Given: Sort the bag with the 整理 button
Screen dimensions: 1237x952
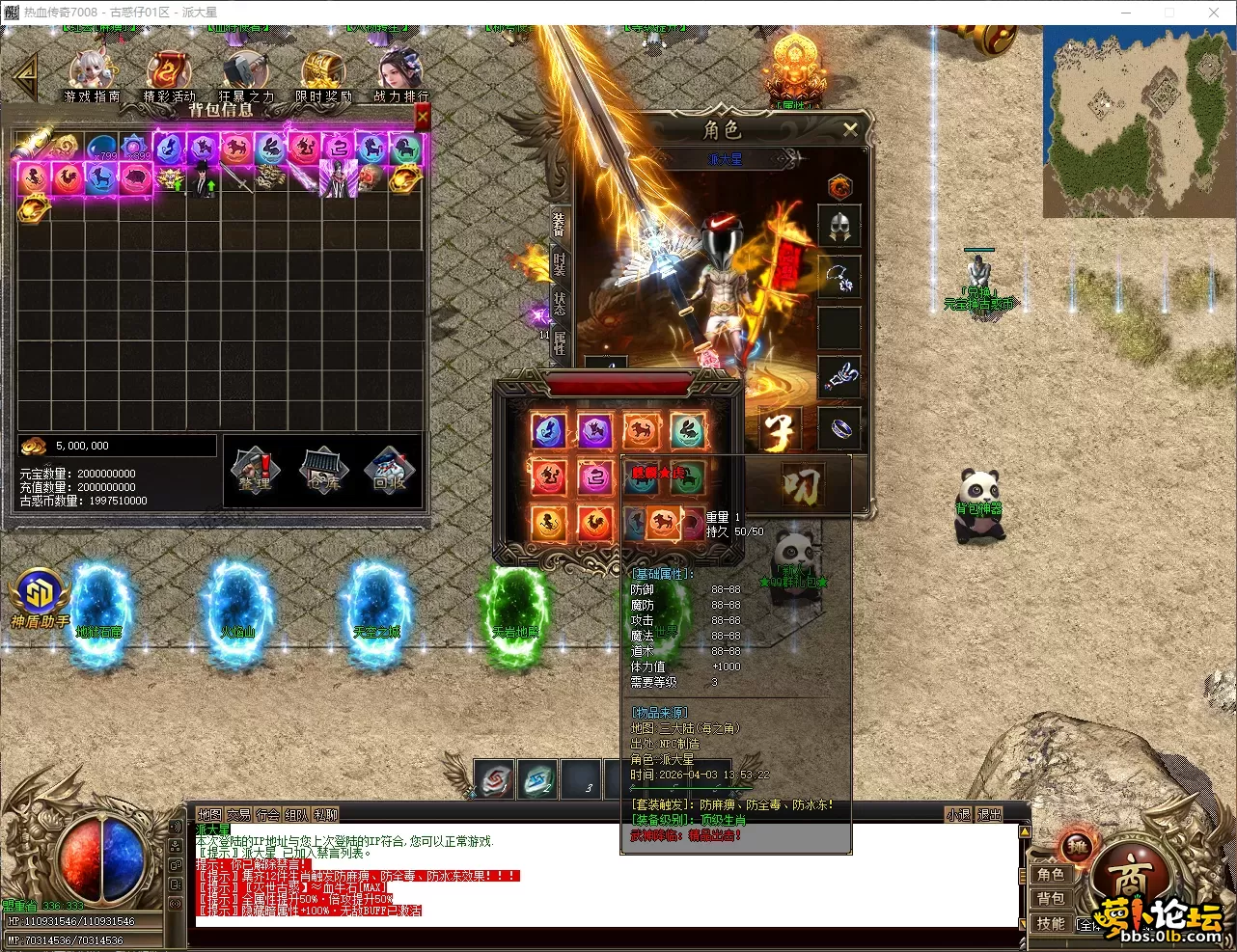Looking at the screenshot, I should click(256, 471).
